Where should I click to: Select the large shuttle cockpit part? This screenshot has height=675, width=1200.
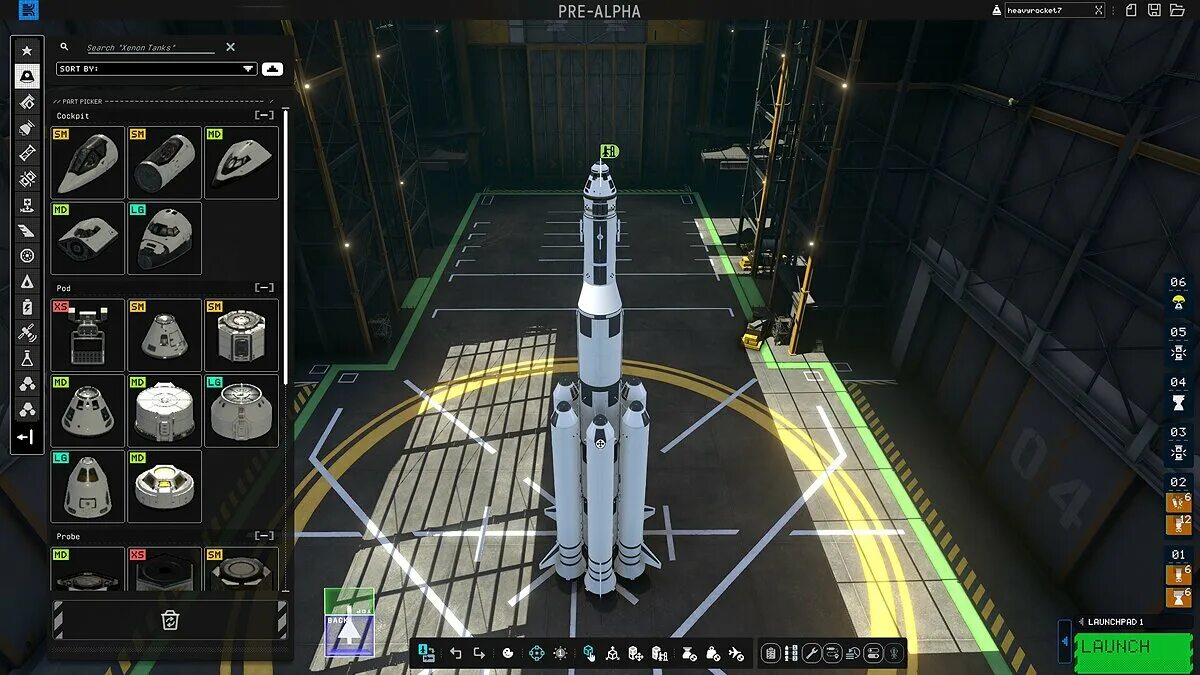pos(165,238)
